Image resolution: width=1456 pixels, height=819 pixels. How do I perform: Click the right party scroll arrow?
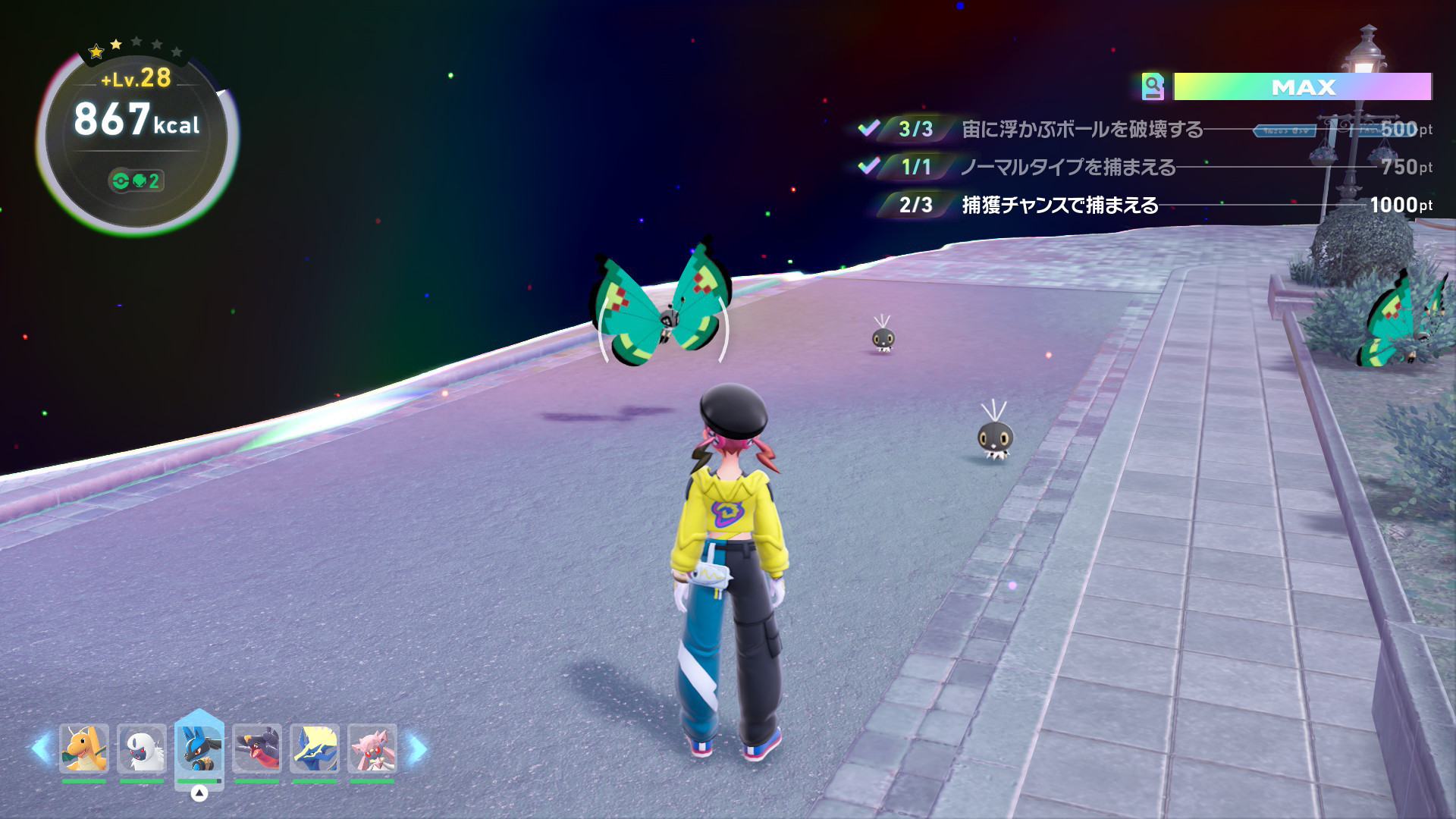pos(416,748)
